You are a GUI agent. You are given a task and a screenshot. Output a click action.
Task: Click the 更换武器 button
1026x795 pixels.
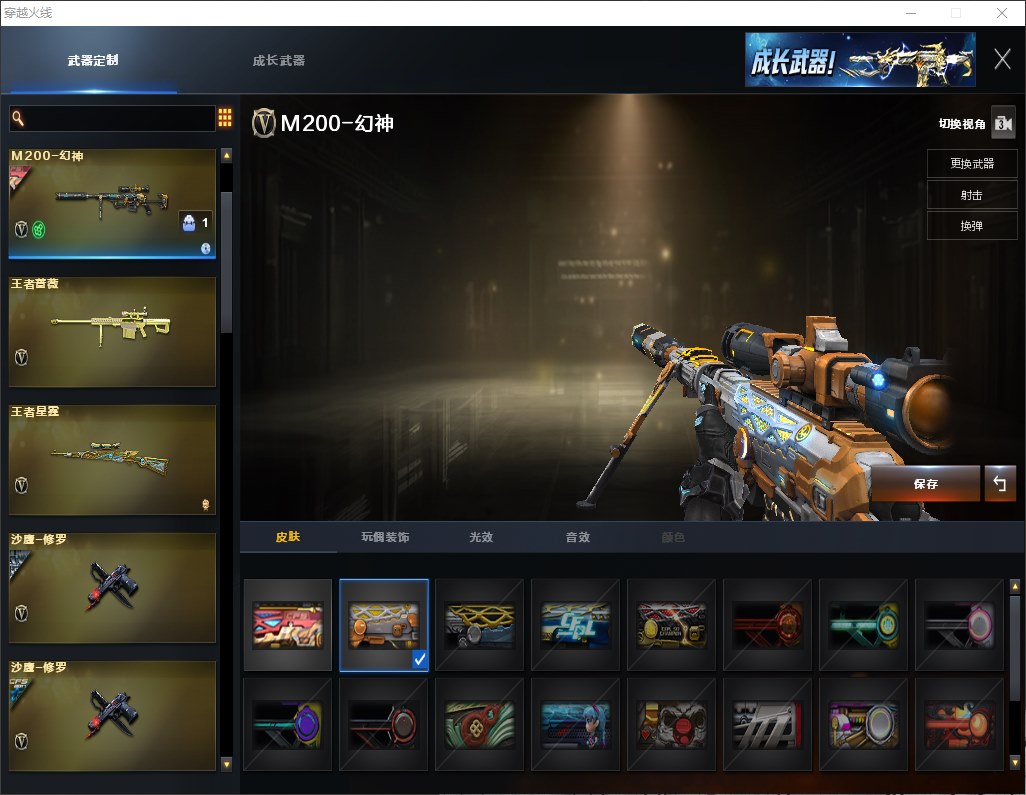click(971, 164)
